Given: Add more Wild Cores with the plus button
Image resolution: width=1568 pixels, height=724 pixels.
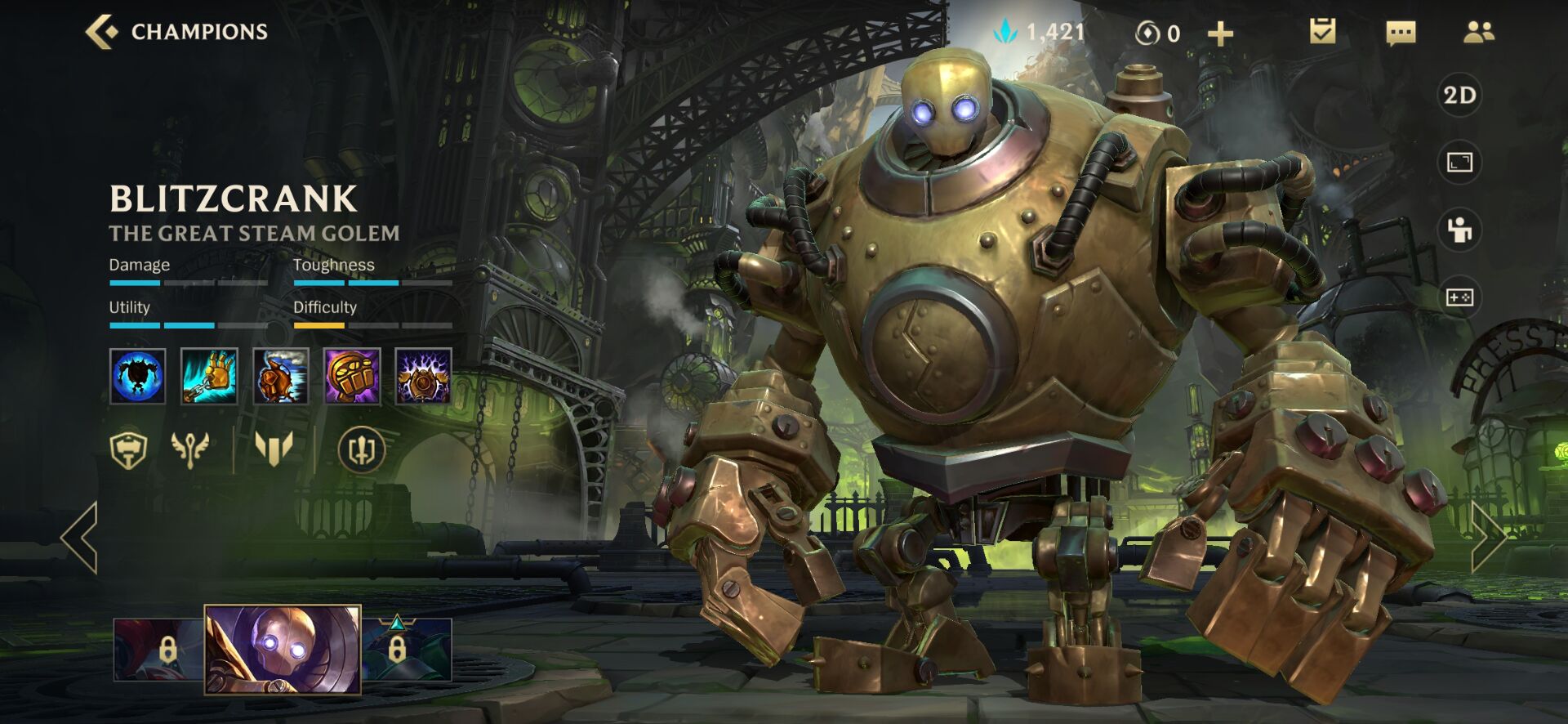Looking at the screenshot, I should 1220,34.
